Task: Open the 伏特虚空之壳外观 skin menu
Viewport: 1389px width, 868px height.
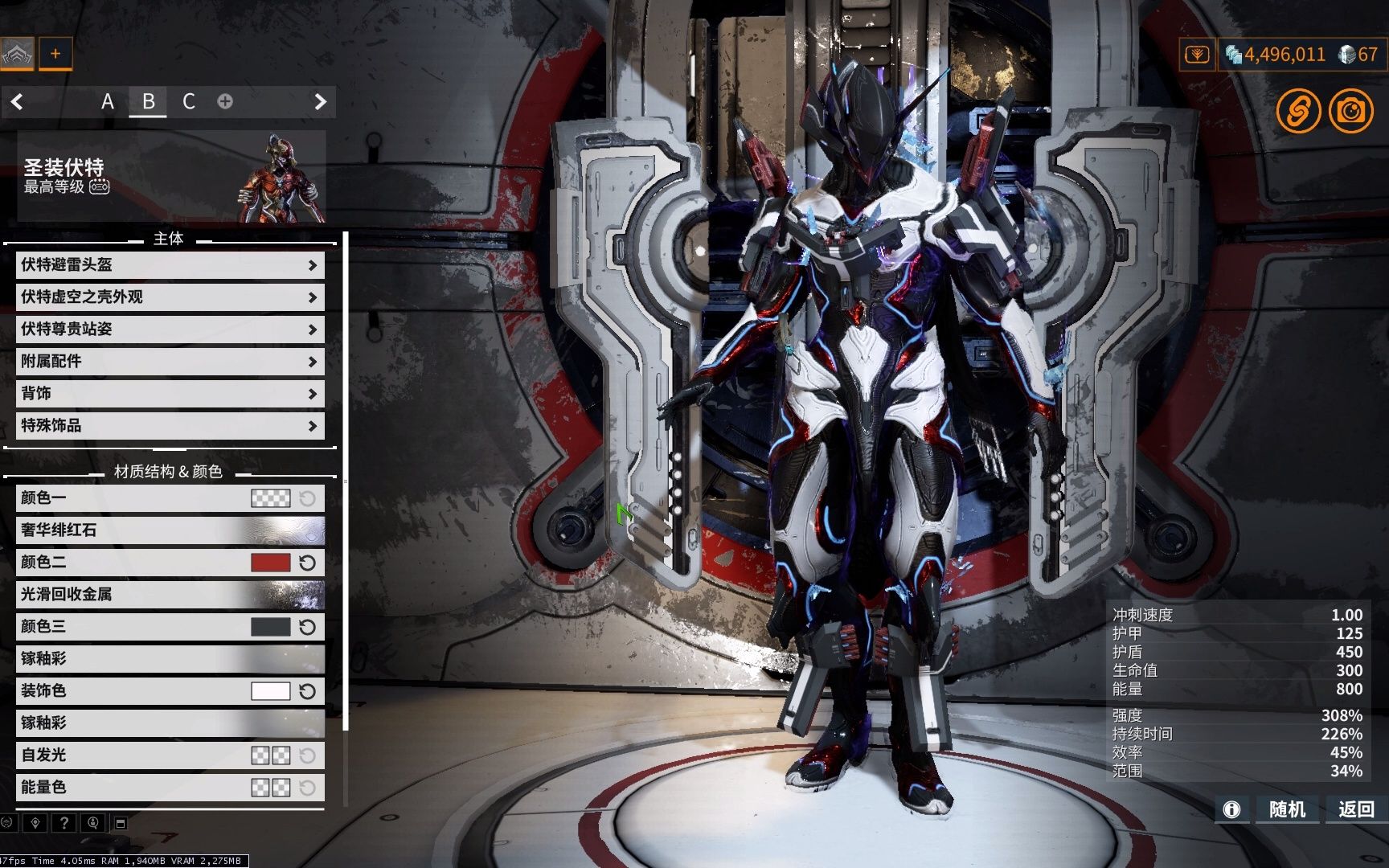Action: point(170,297)
